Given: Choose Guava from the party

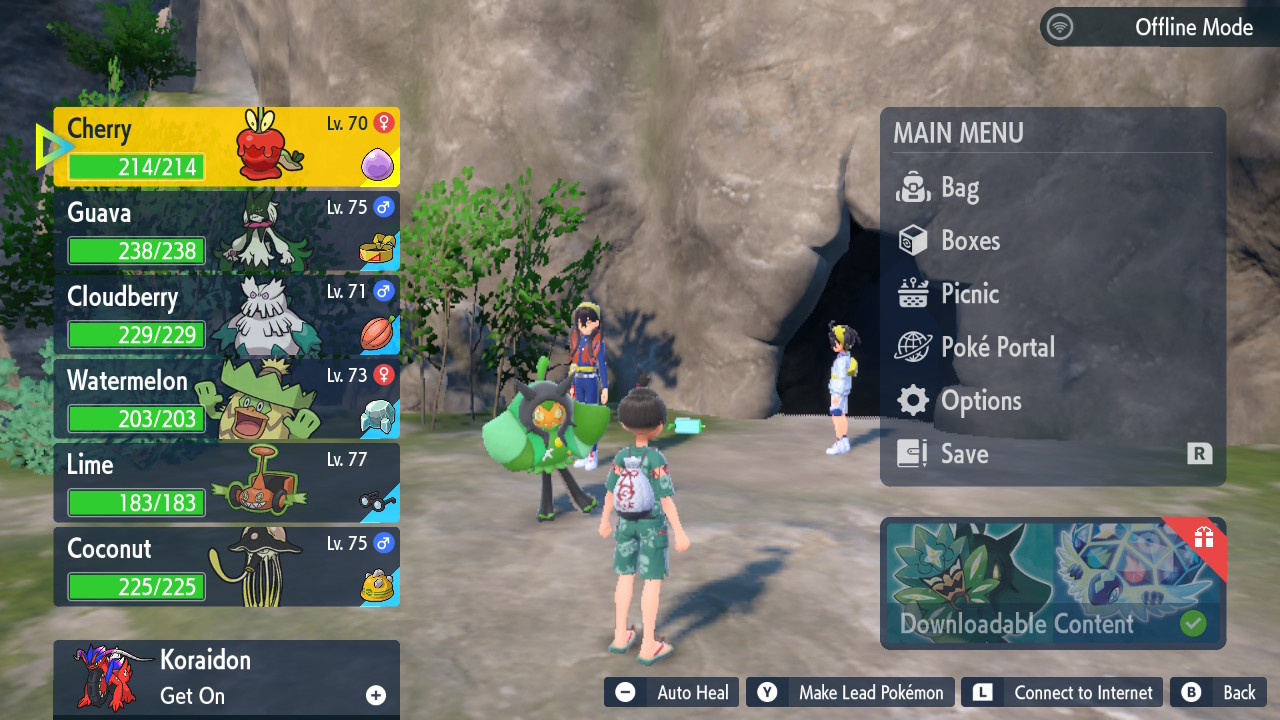Looking at the screenshot, I should click(x=226, y=231).
